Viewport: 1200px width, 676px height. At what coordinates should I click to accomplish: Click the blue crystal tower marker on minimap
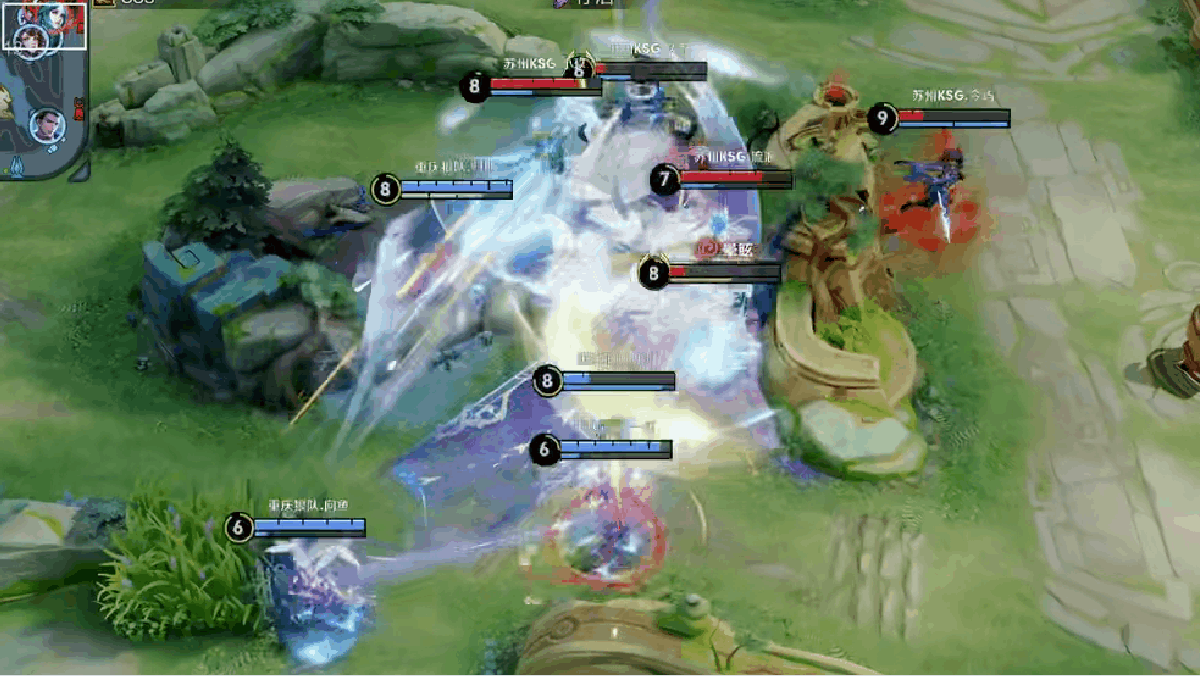pyautogui.click(x=18, y=165)
